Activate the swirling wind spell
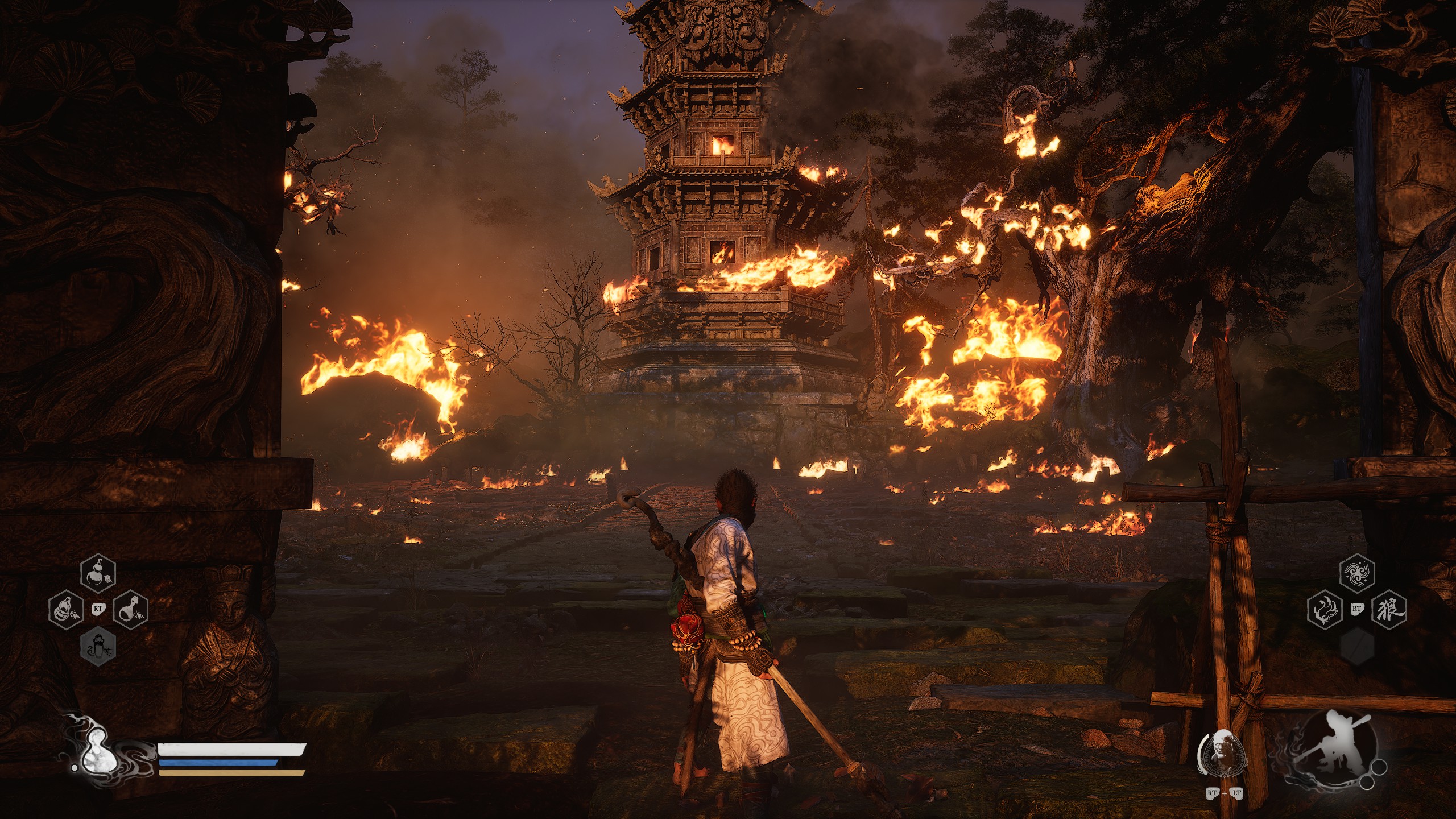Screen dimensions: 1456x819 [x=1357, y=573]
